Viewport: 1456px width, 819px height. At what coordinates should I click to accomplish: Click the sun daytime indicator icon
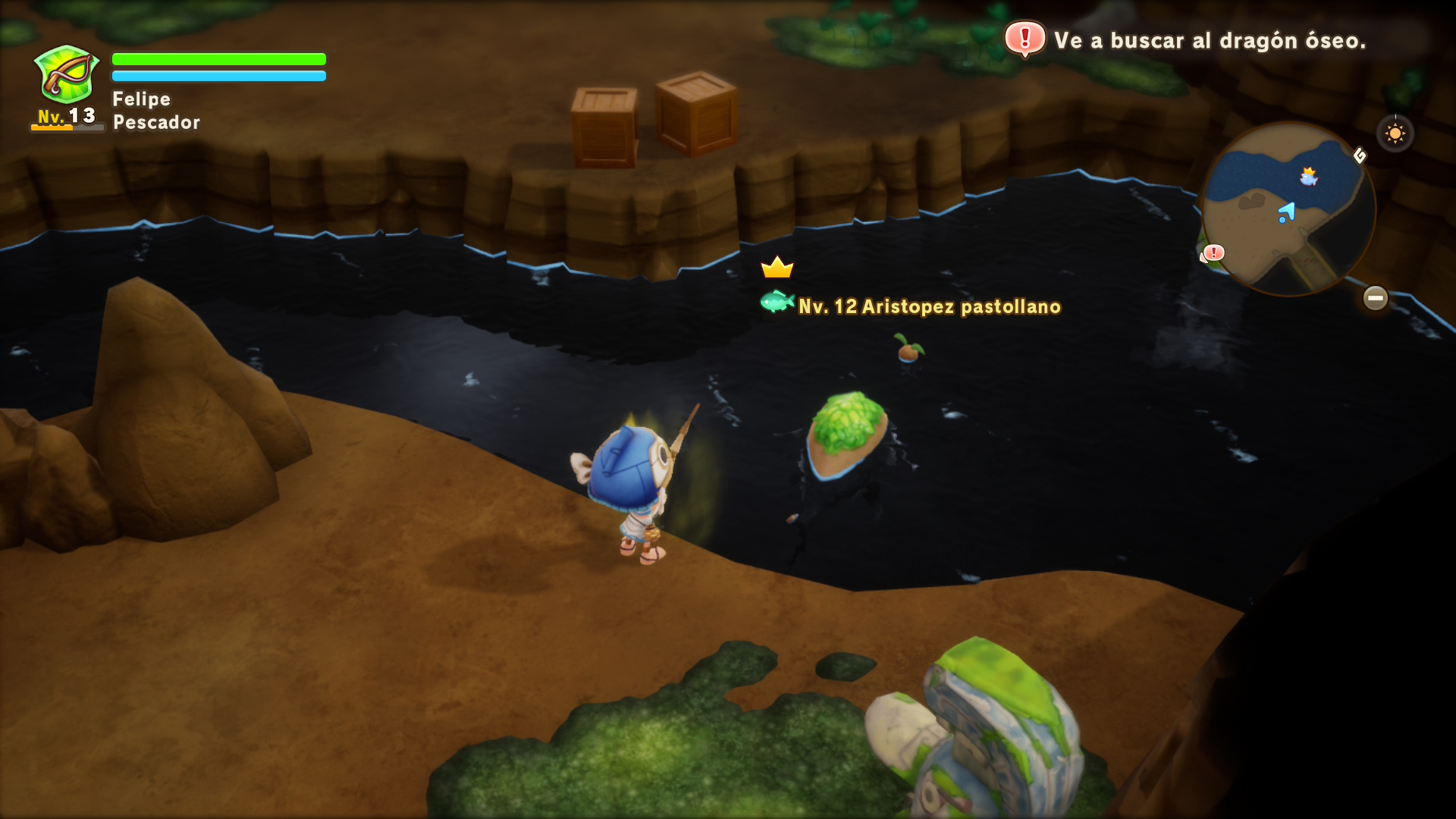pos(1395,134)
